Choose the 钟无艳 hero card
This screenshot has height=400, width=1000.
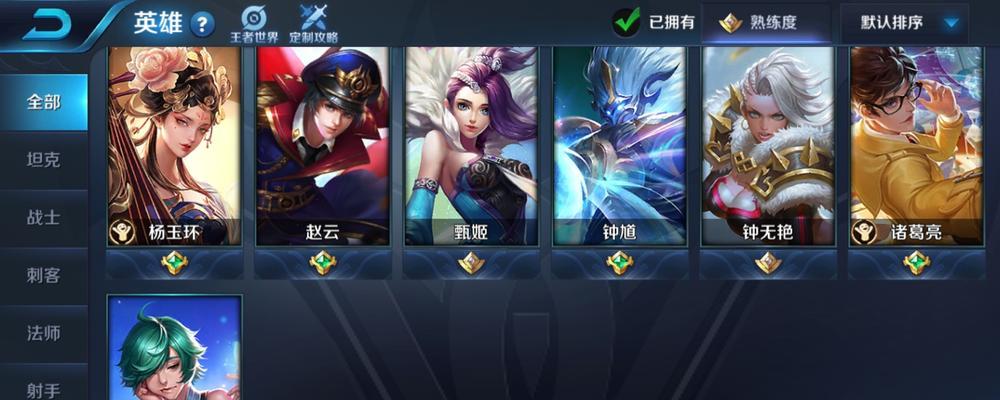tap(768, 145)
